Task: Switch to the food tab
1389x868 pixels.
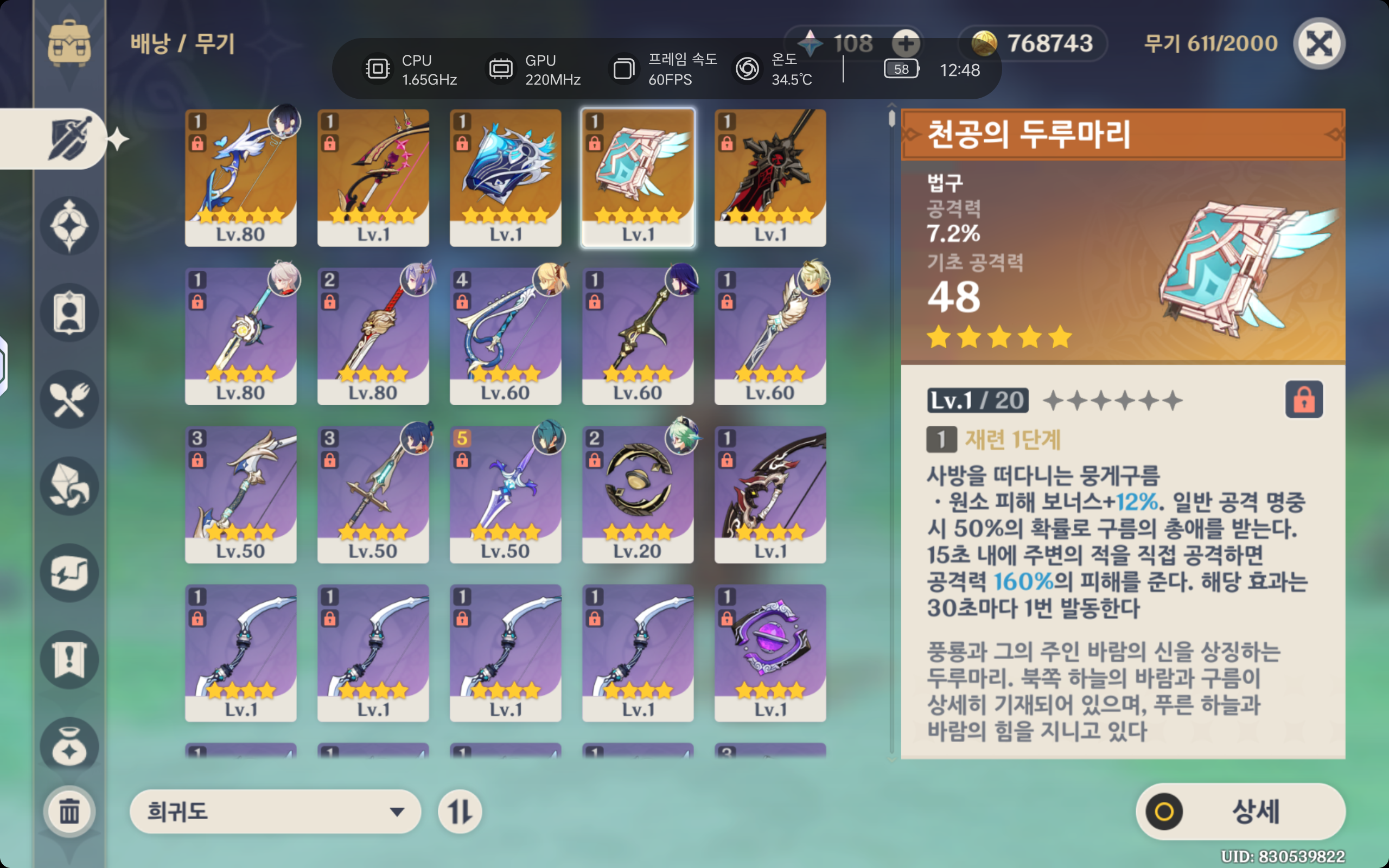Action: point(69,400)
